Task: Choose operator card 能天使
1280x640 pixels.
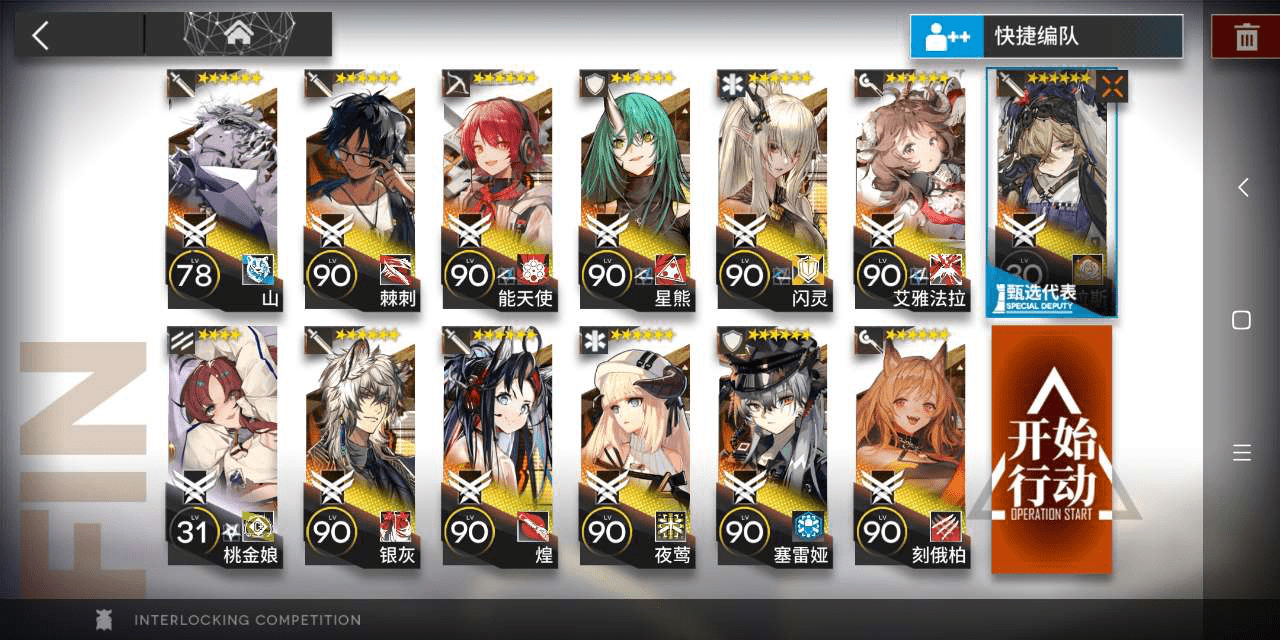Action: 497,190
